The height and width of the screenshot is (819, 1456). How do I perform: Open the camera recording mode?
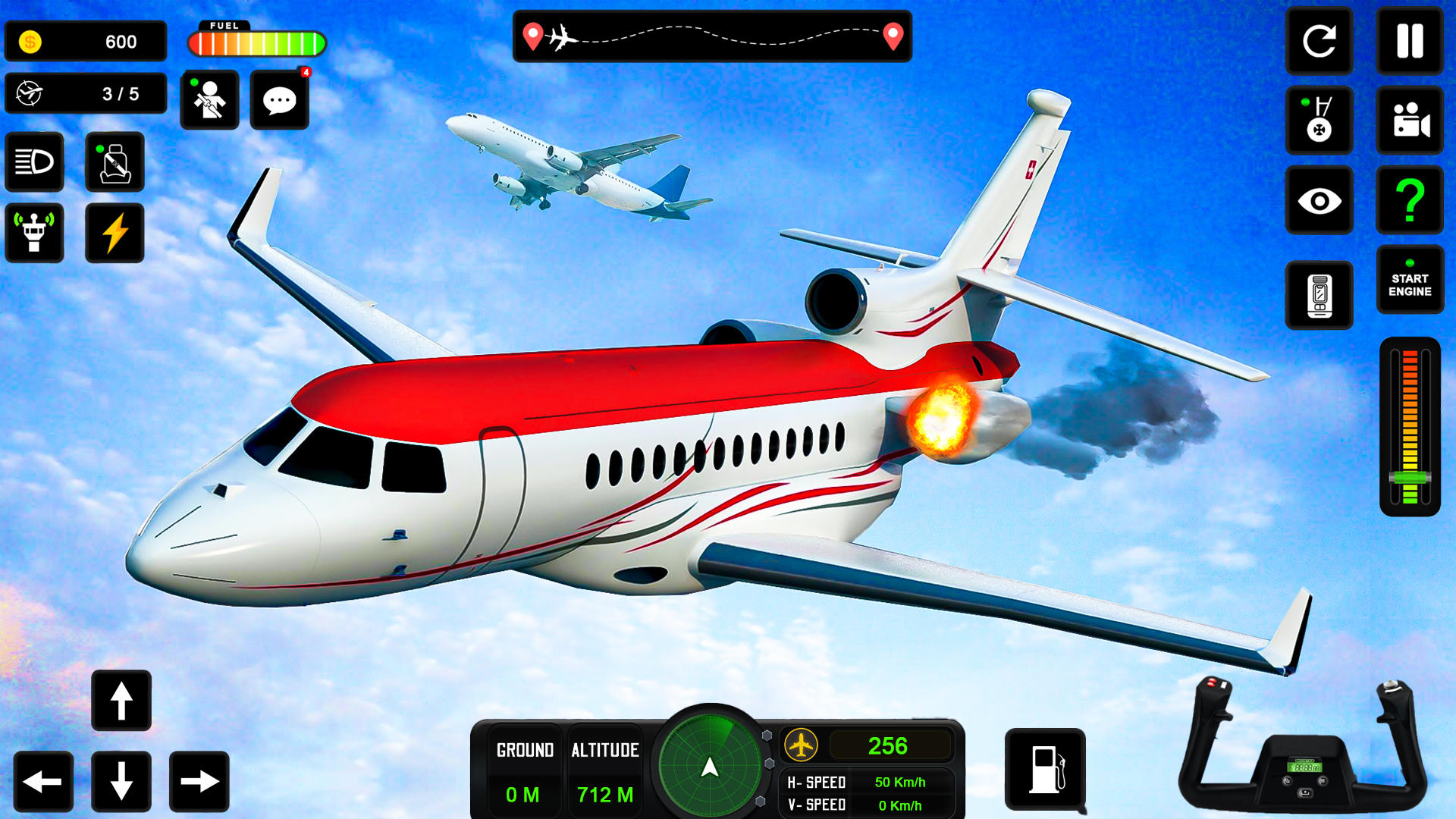coord(1409,122)
